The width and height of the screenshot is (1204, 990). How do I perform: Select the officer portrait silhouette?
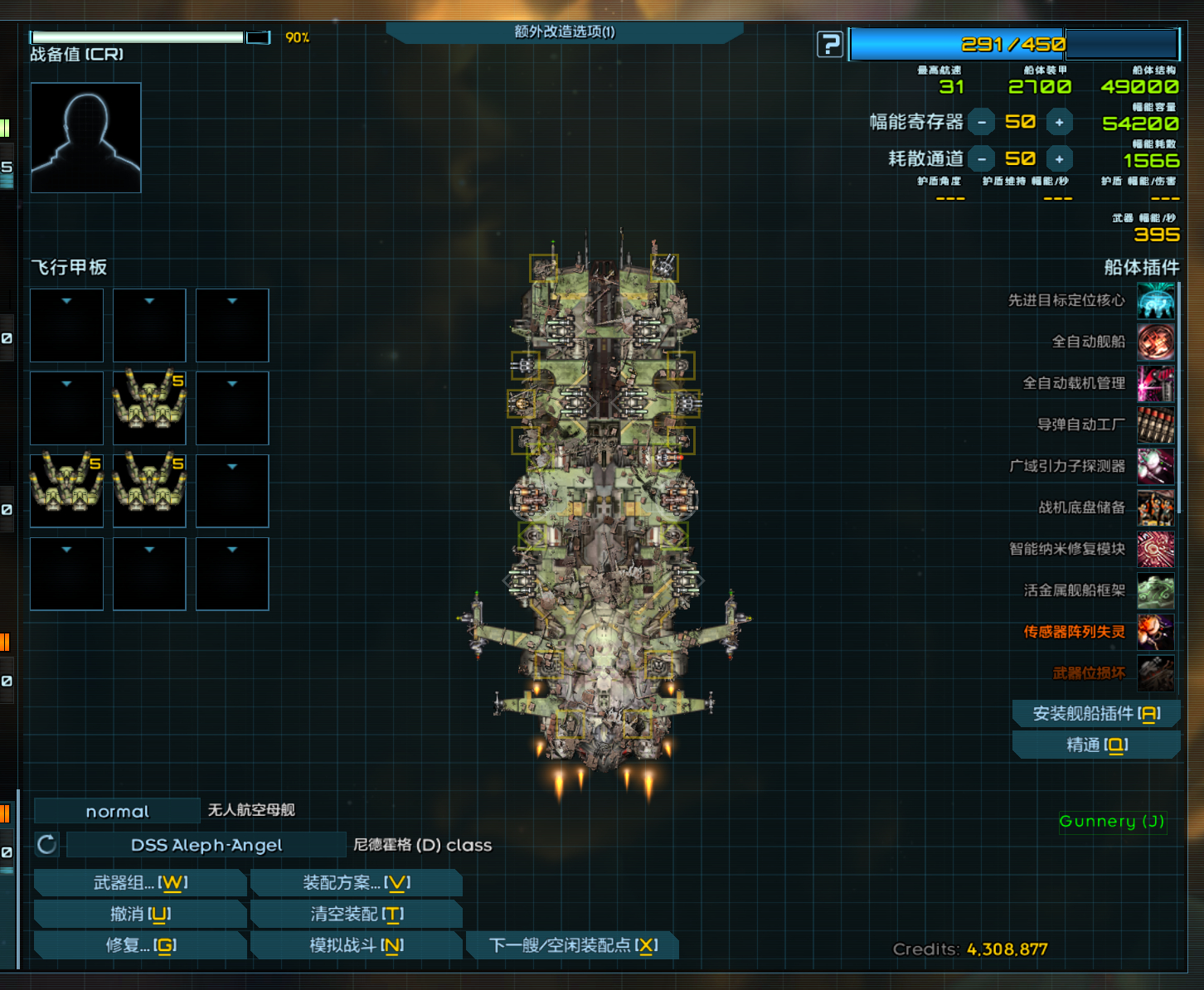pos(86,138)
